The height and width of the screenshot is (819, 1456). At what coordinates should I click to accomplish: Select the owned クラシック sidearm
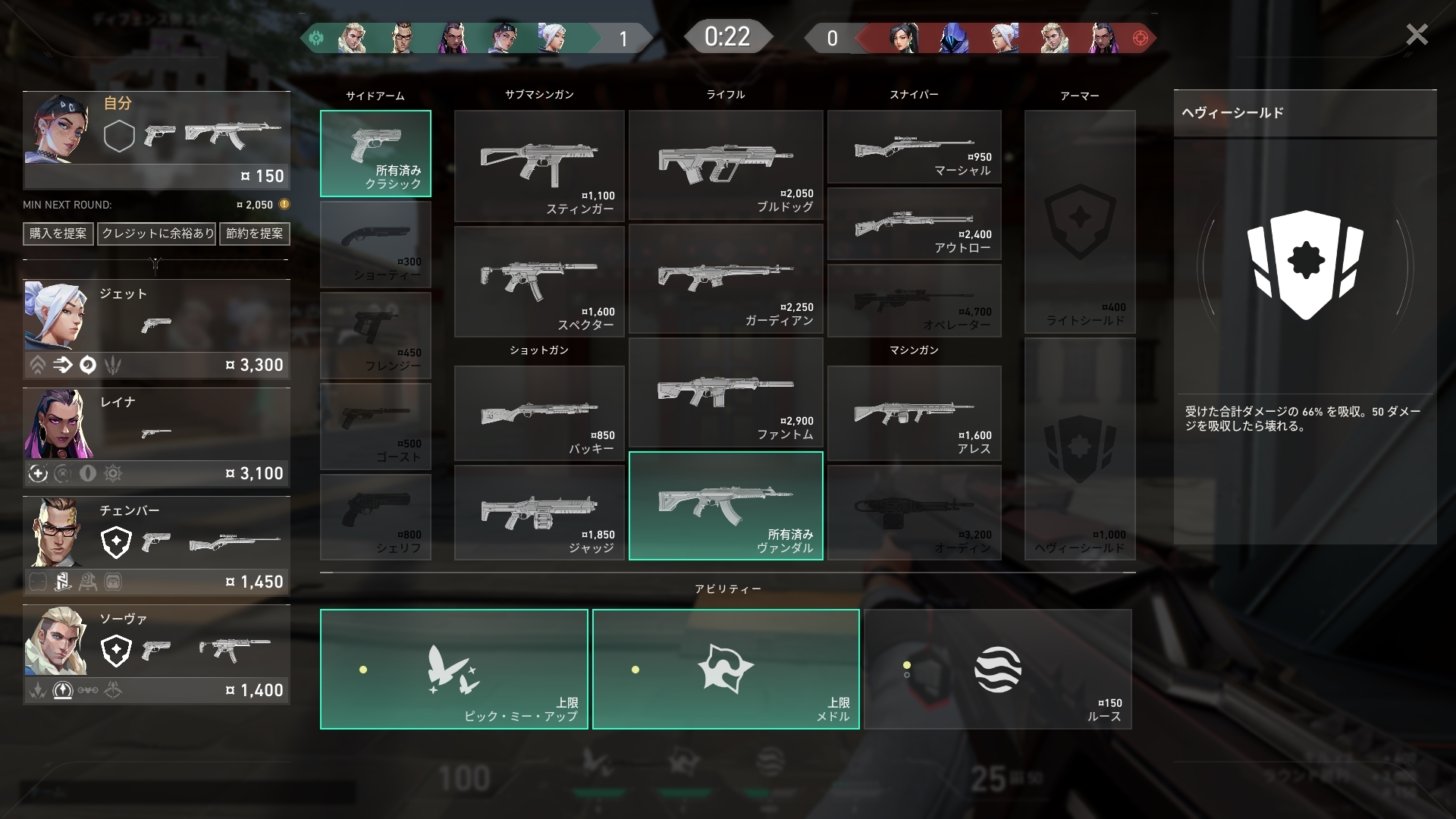pyautogui.click(x=375, y=154)
